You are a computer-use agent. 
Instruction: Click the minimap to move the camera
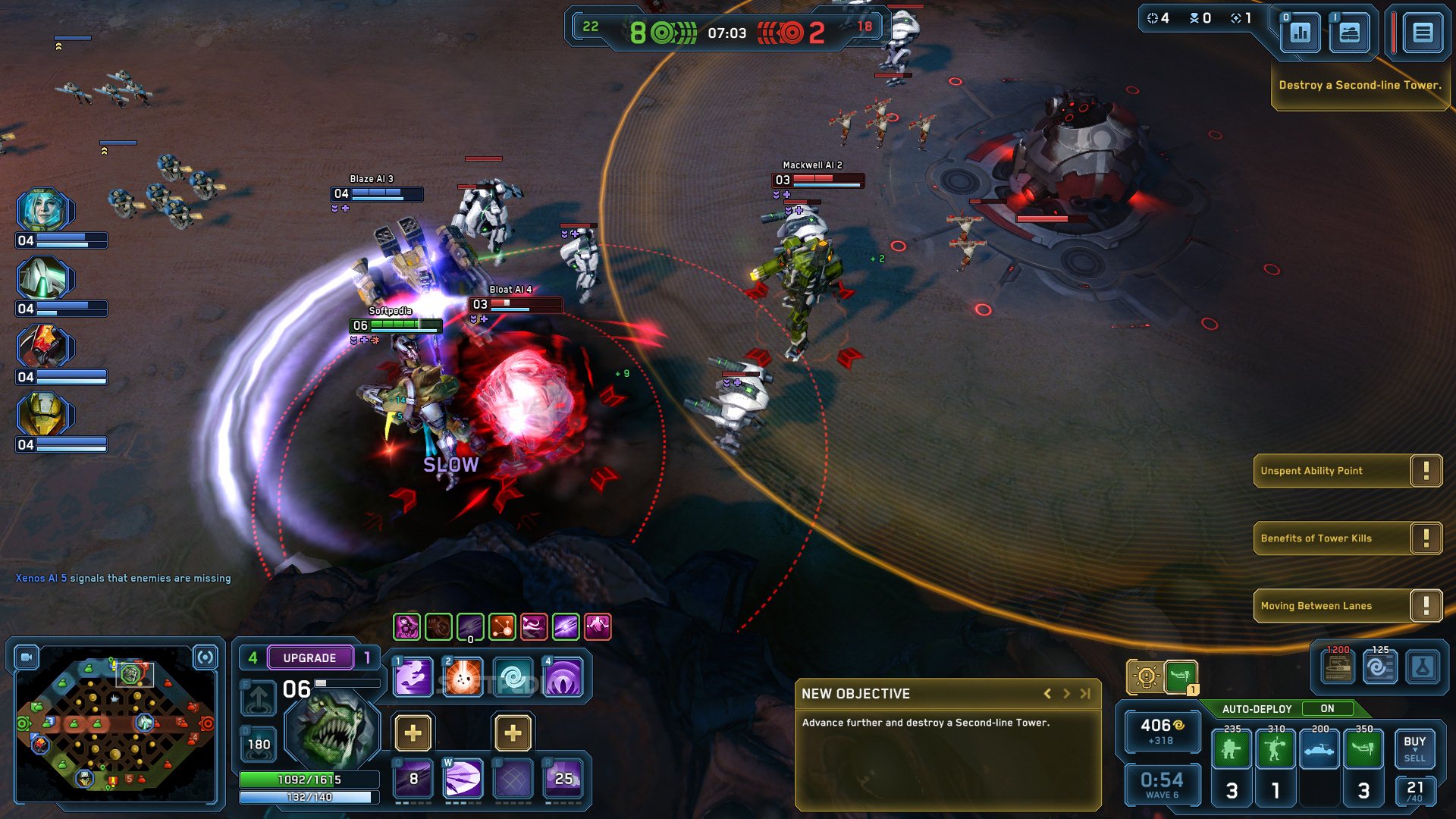[x=114, y=724]
